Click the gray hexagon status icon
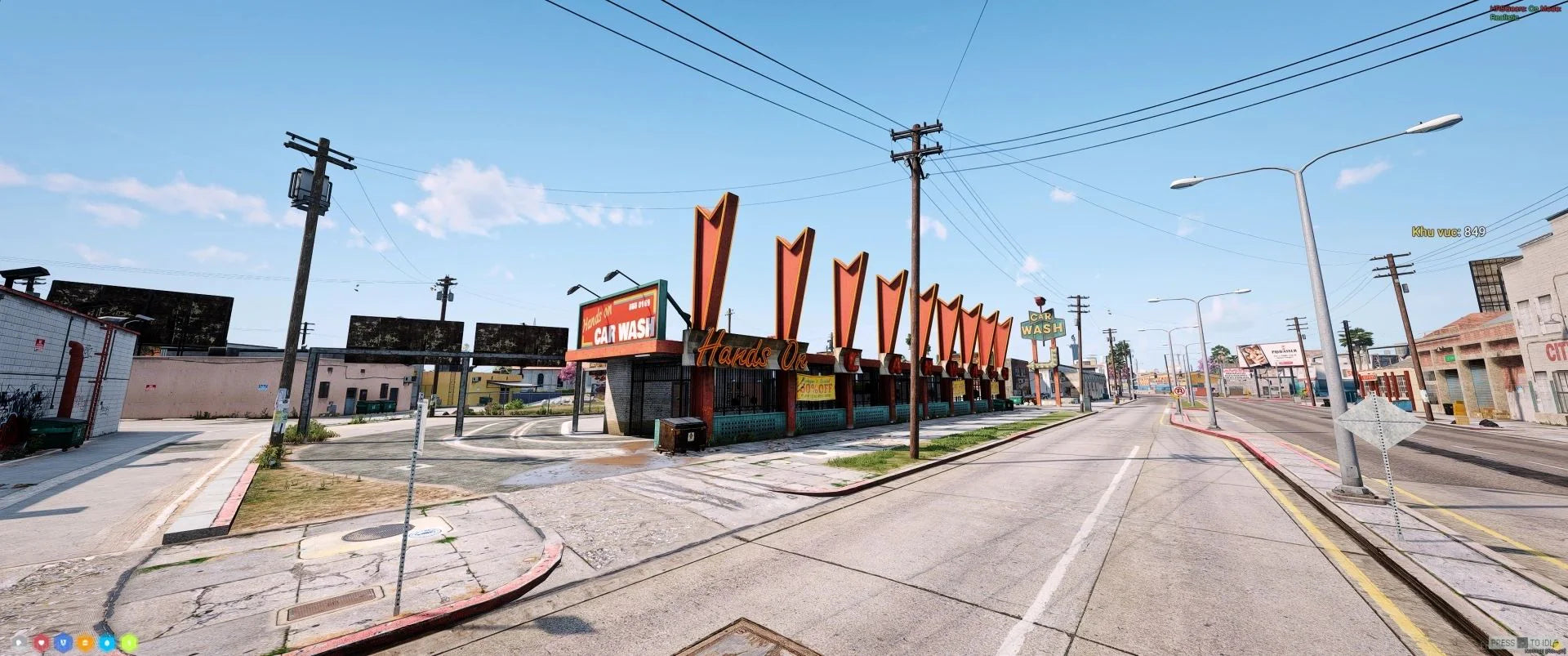Viewport: 1568px width, 656px height. (20, 643)
